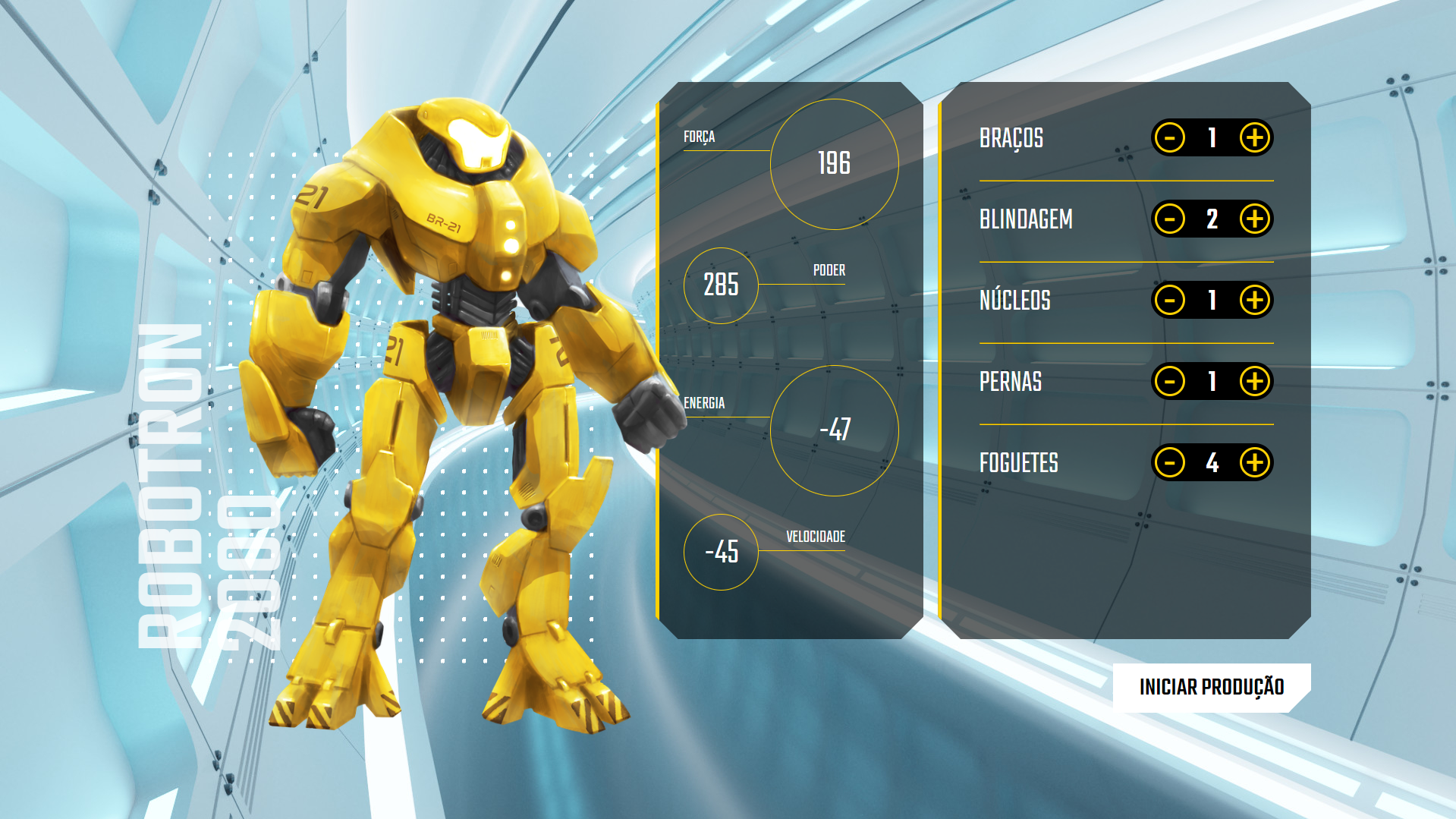The height and width of the screenshot is (819, 1456).
Task: Click the plus icon to add a Perna
Action: [x=1256, y=382]
